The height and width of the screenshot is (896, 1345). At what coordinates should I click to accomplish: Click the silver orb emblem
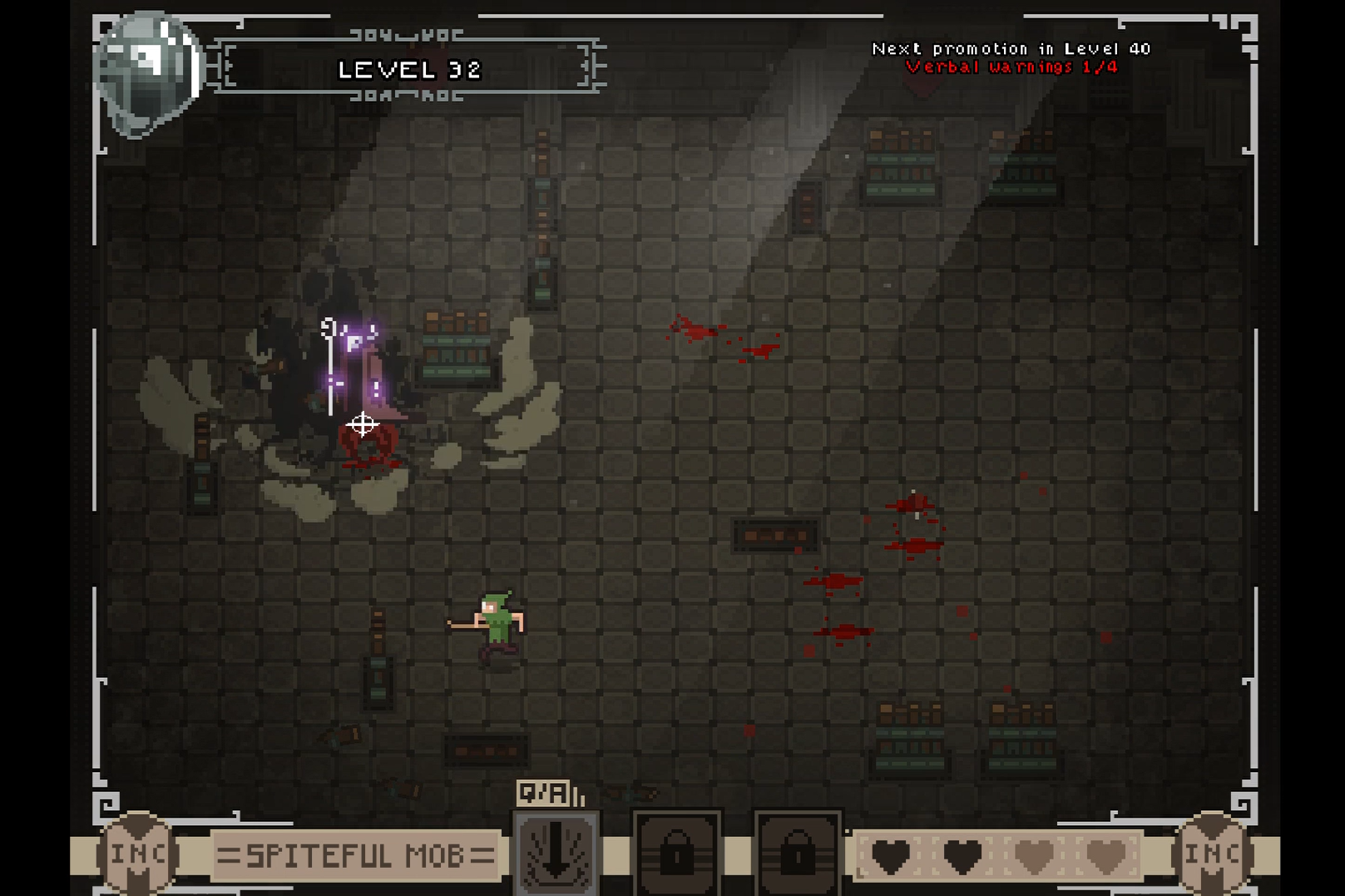[x=149, y=72]
